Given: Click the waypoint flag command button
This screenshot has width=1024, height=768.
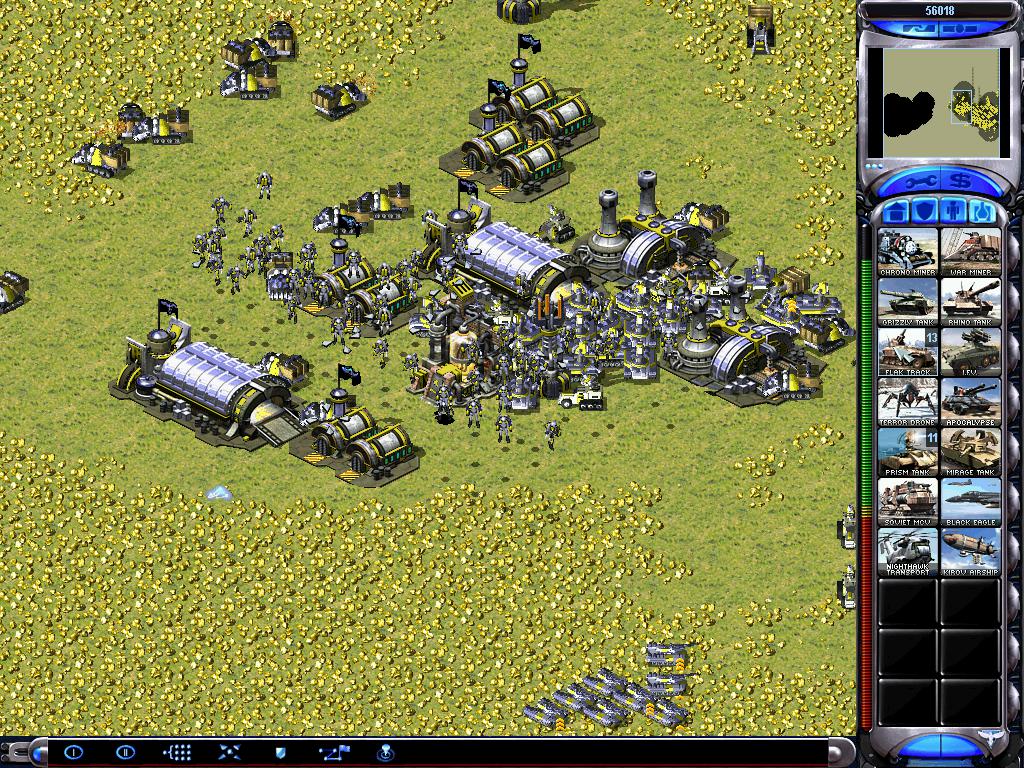Looking at the screenshot, I should point(332,752).
